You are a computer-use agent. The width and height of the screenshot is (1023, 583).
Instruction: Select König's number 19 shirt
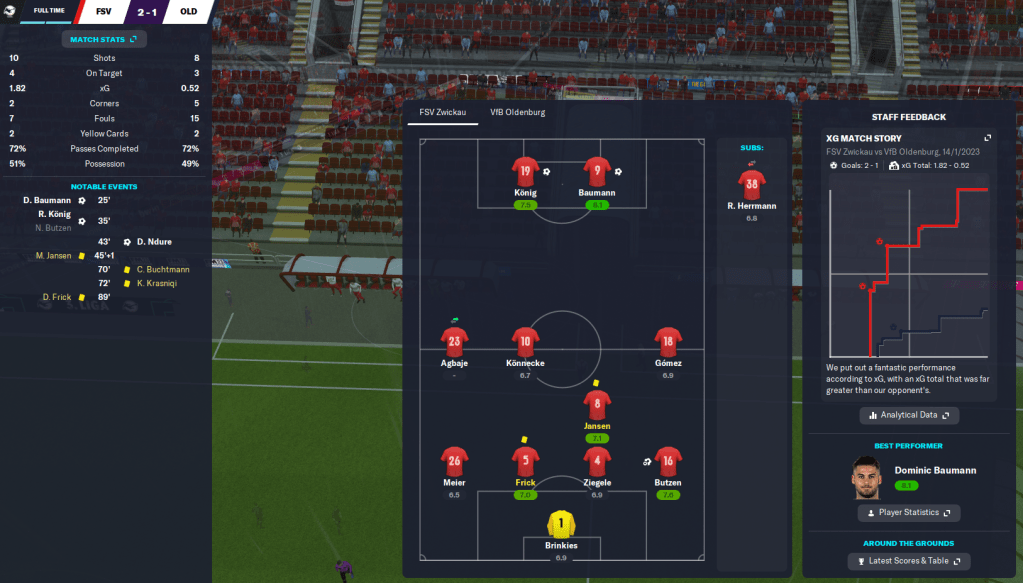click(525, 171)
